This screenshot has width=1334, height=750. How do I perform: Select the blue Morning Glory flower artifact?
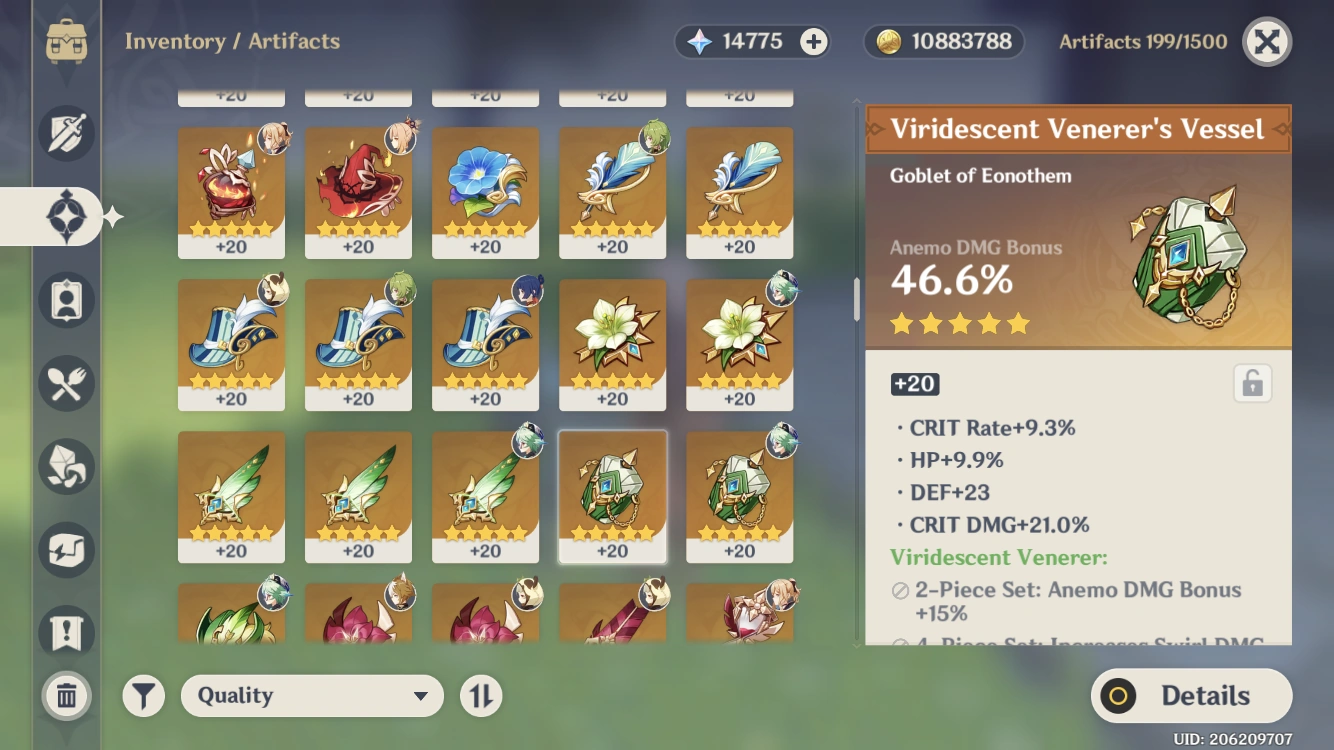point(485,193)
